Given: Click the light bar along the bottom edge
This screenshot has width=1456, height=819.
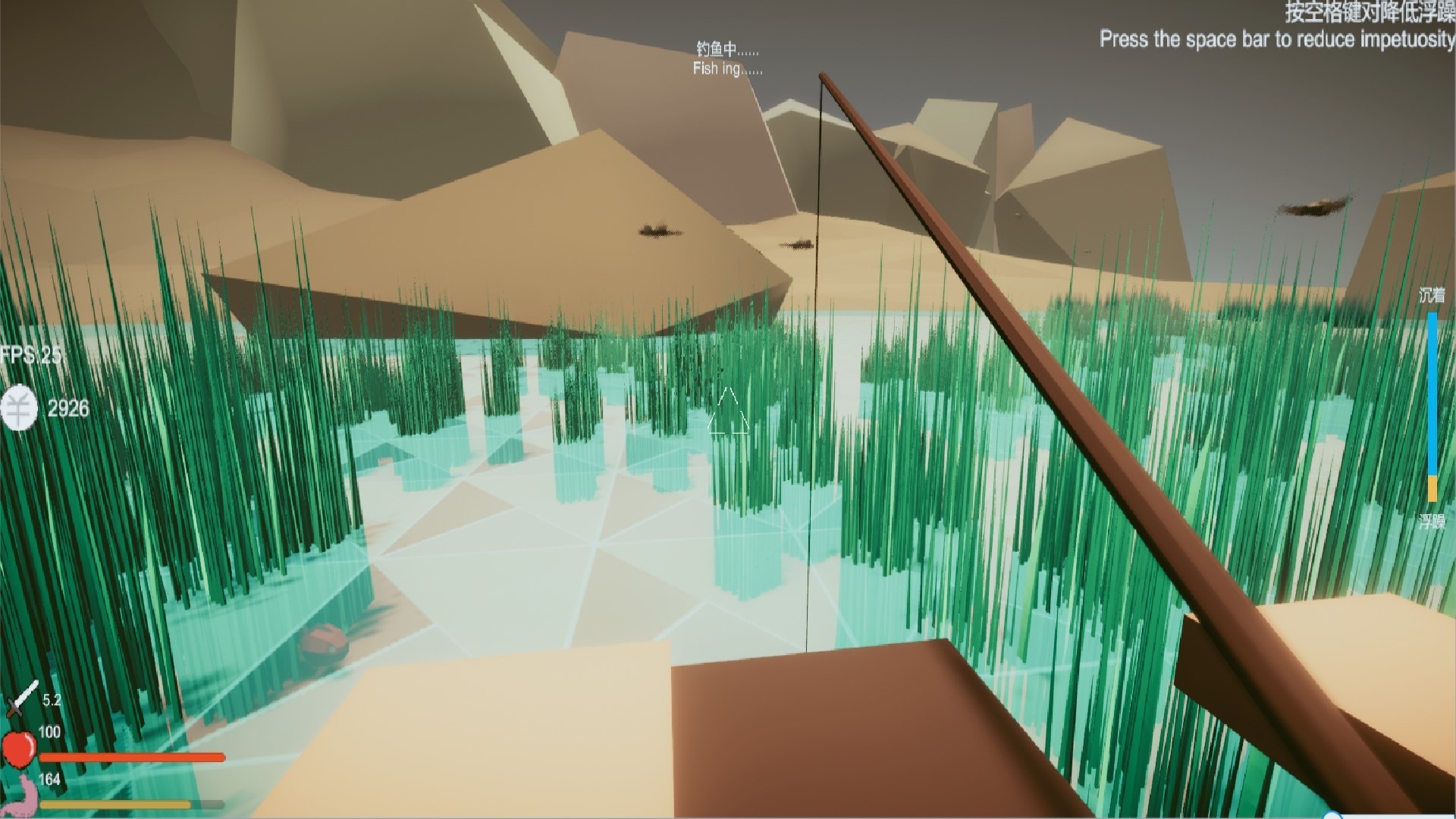Looking at the screenshot, I should coord(728,817).
